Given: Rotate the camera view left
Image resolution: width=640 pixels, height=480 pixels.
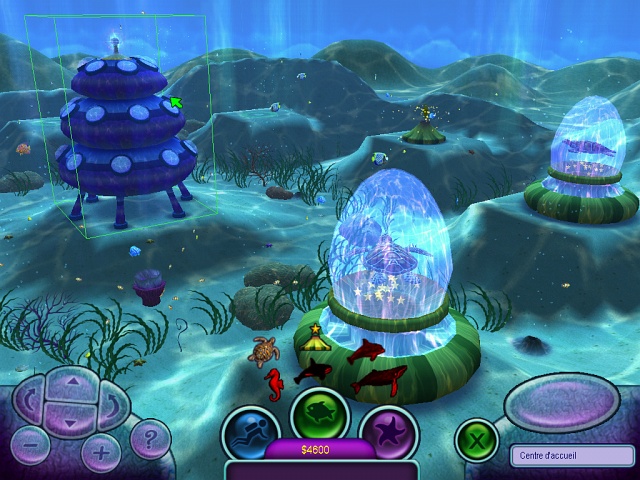Looking at the screenshot, I should pos(28,402).
